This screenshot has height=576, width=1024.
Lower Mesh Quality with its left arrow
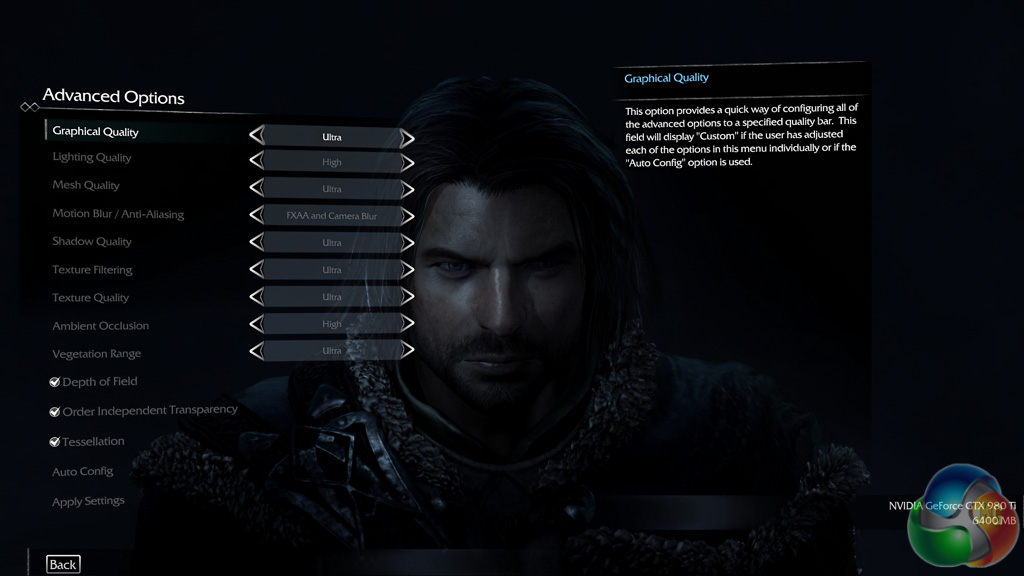[x=257, y=189]
